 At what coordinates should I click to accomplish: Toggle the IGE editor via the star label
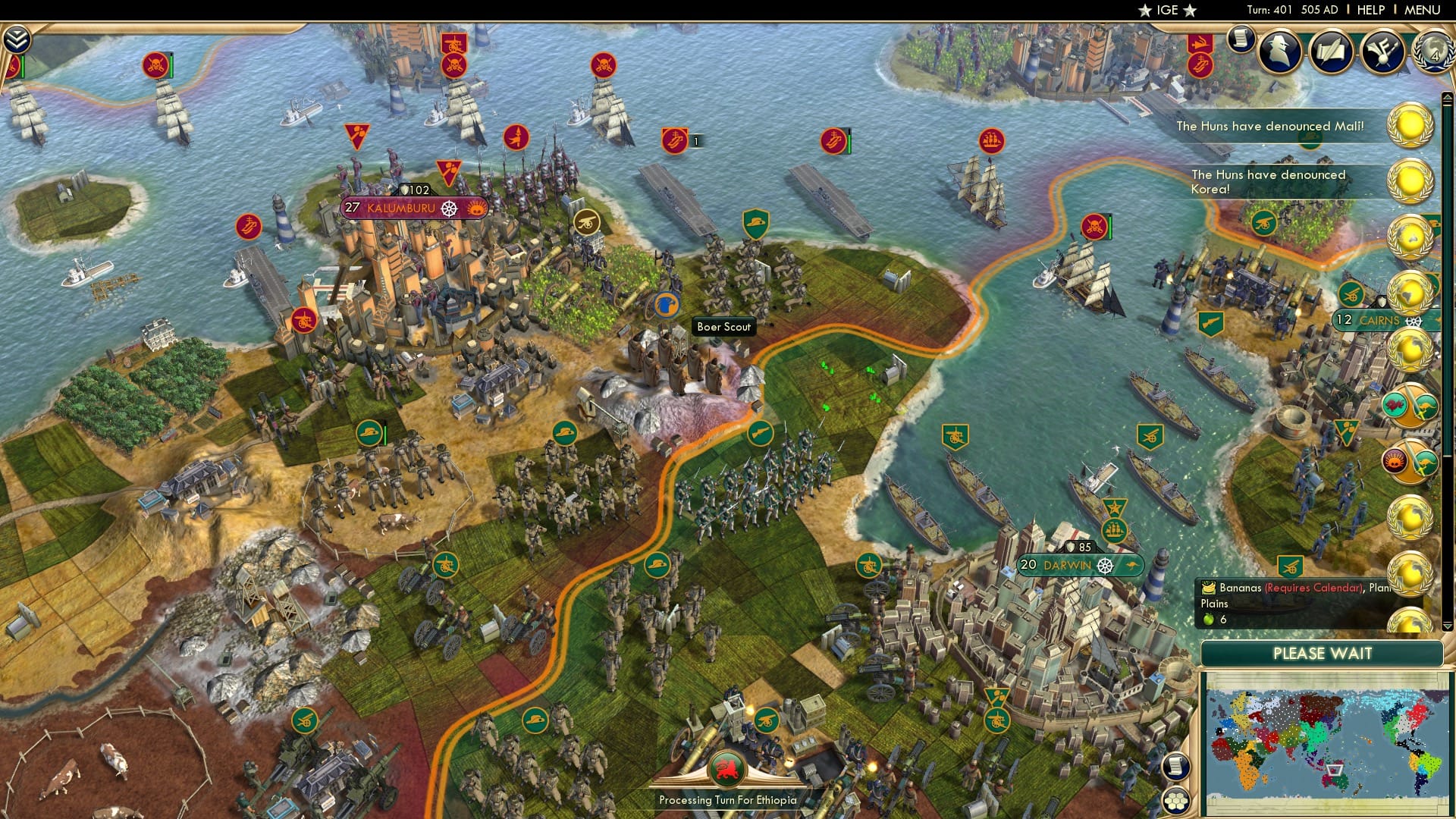[1169, 11]
